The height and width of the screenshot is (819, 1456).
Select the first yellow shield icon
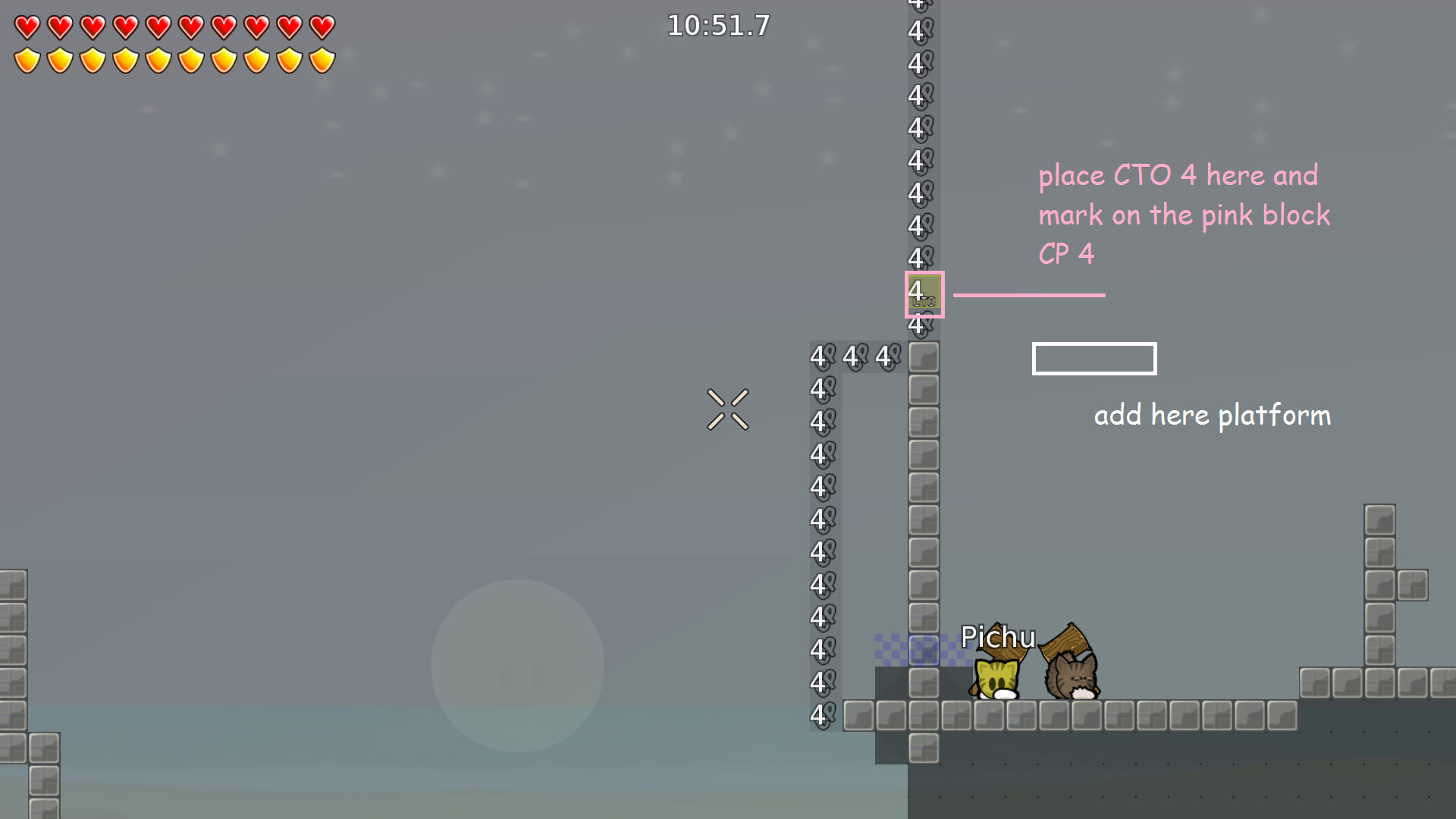coord(27,59)
